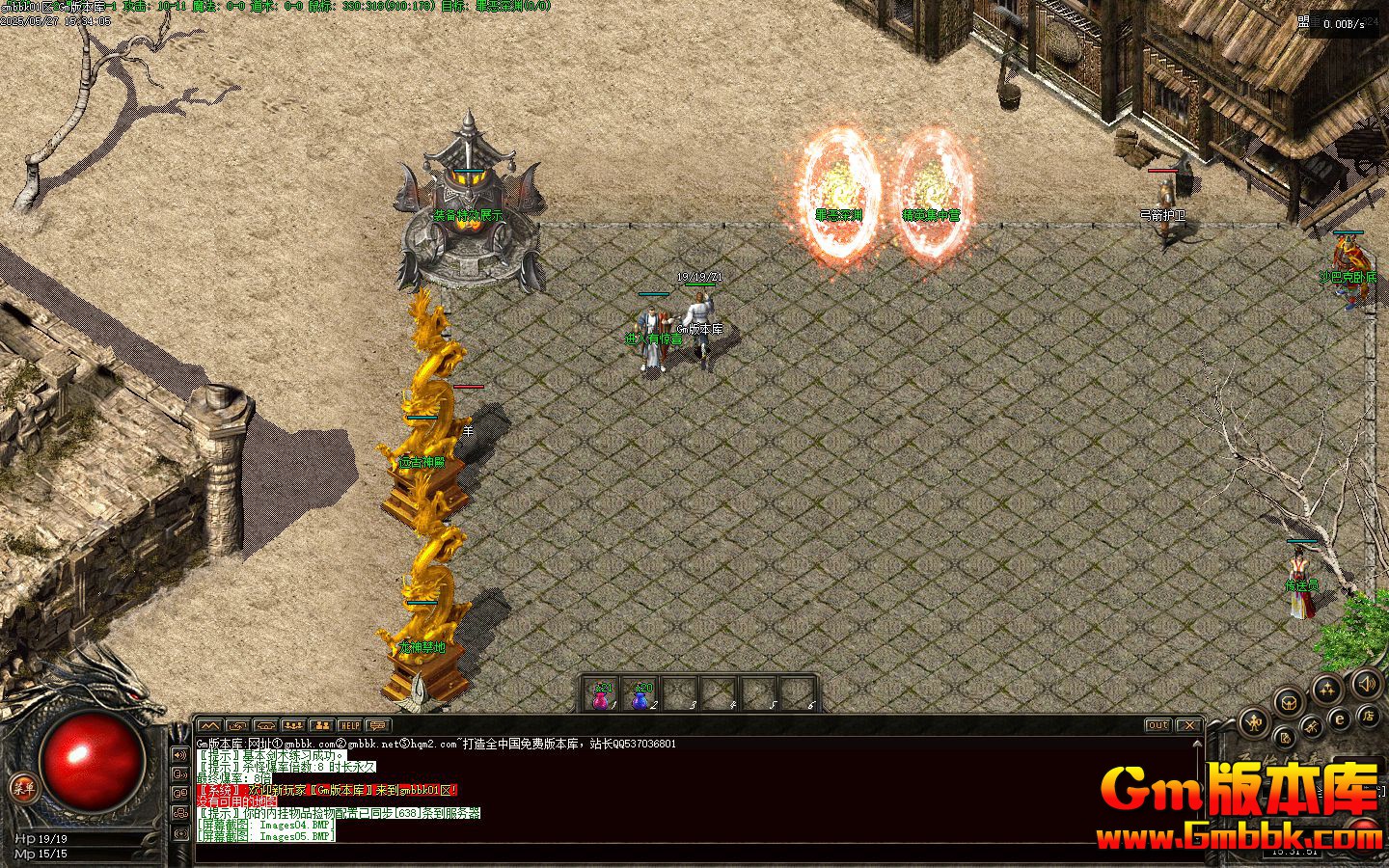This screenshot has width=1389, height=868.
Task: Open the group of three people button
Action: pos(294,725)
